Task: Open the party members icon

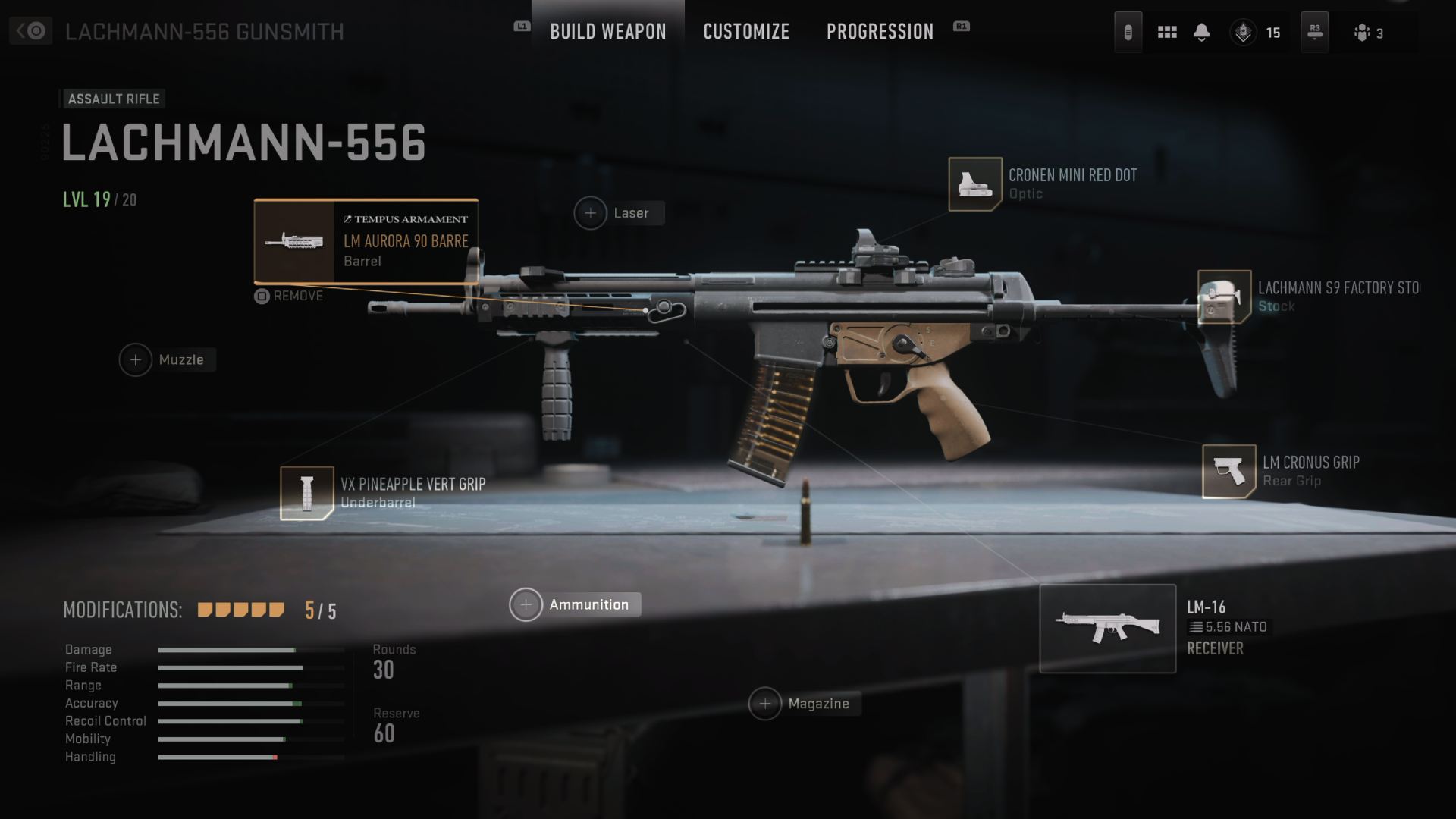Action: point(1363,33)
